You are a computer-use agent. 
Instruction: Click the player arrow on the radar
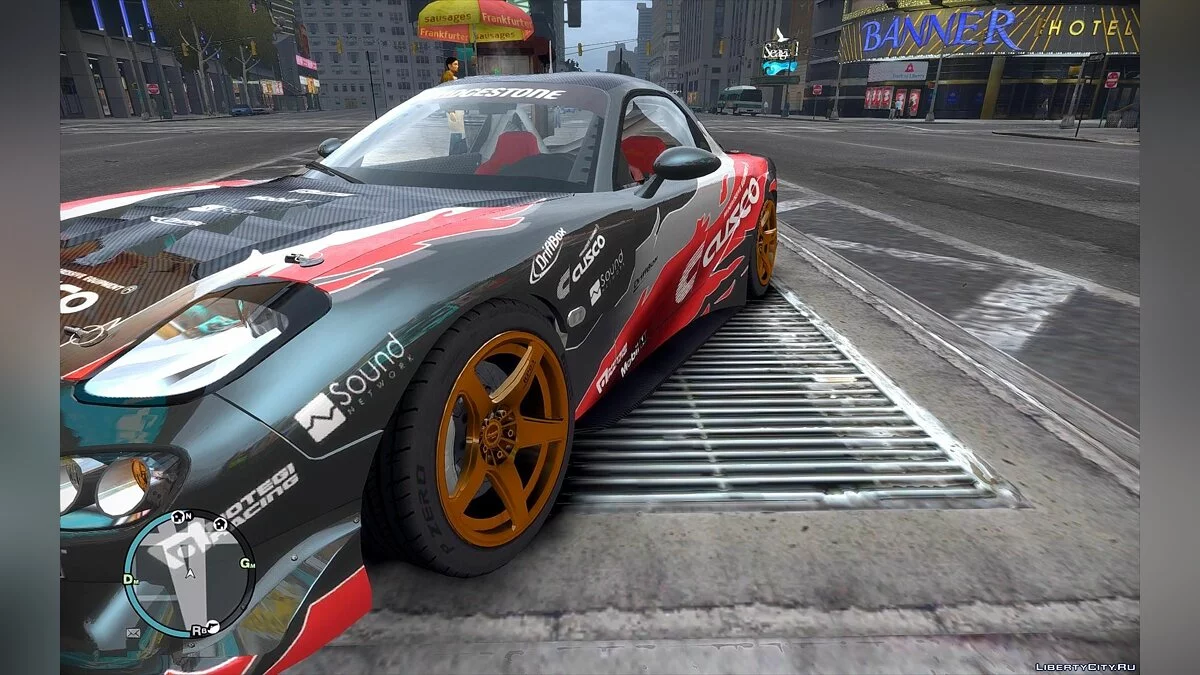coord(189,573)
